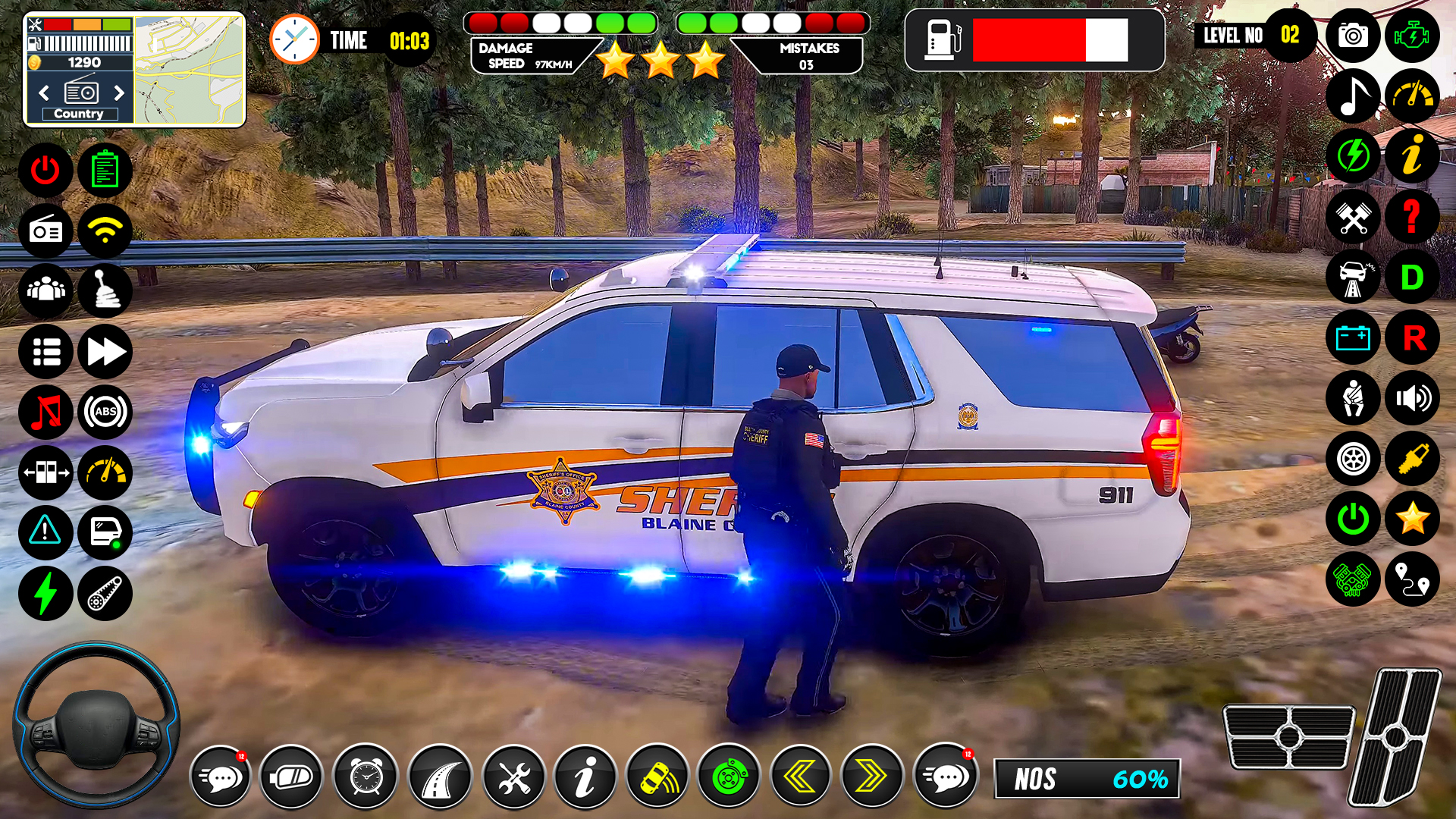Toggle the ABS brake control
1456x819 pixels.
(x=105, y=413)
